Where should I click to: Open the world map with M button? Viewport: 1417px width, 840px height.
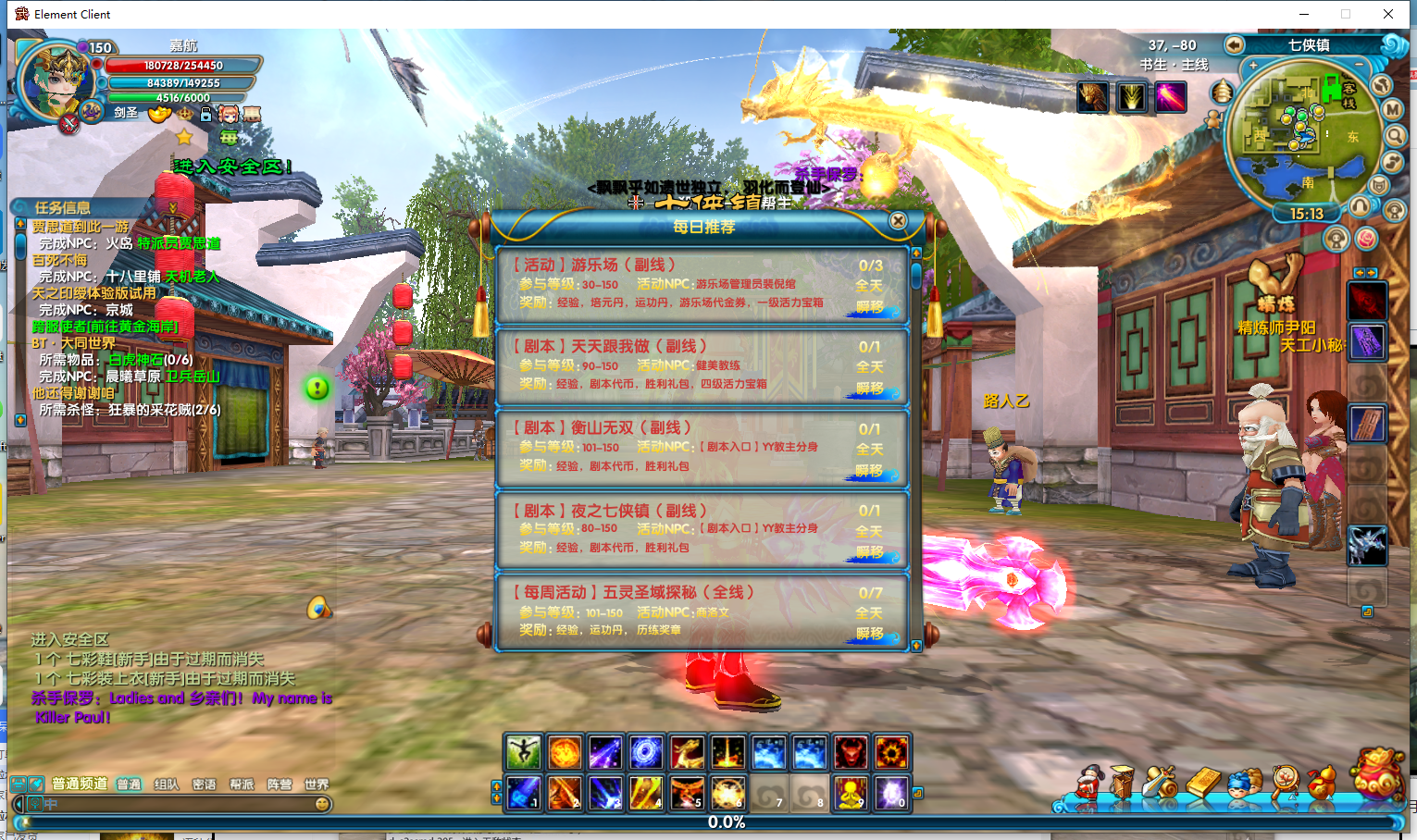1393,109
